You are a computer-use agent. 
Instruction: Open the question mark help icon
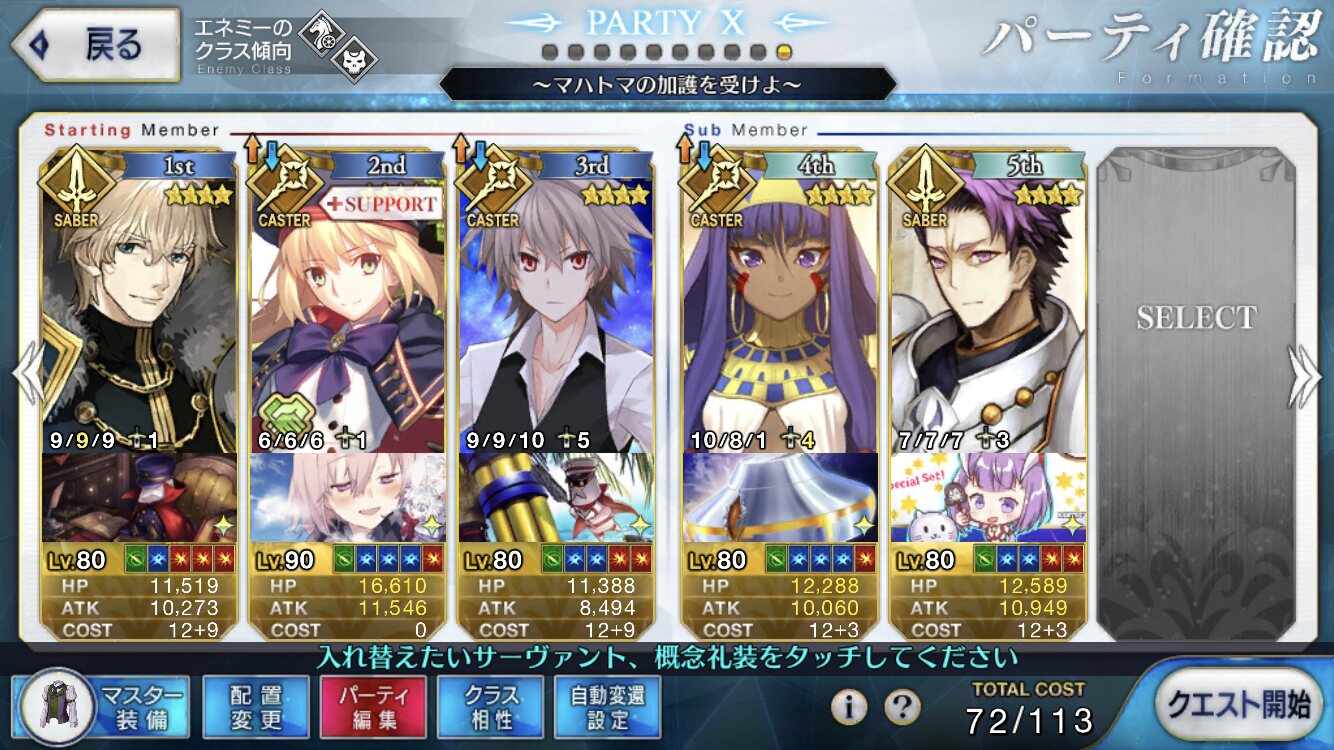(x=903, y=707)
